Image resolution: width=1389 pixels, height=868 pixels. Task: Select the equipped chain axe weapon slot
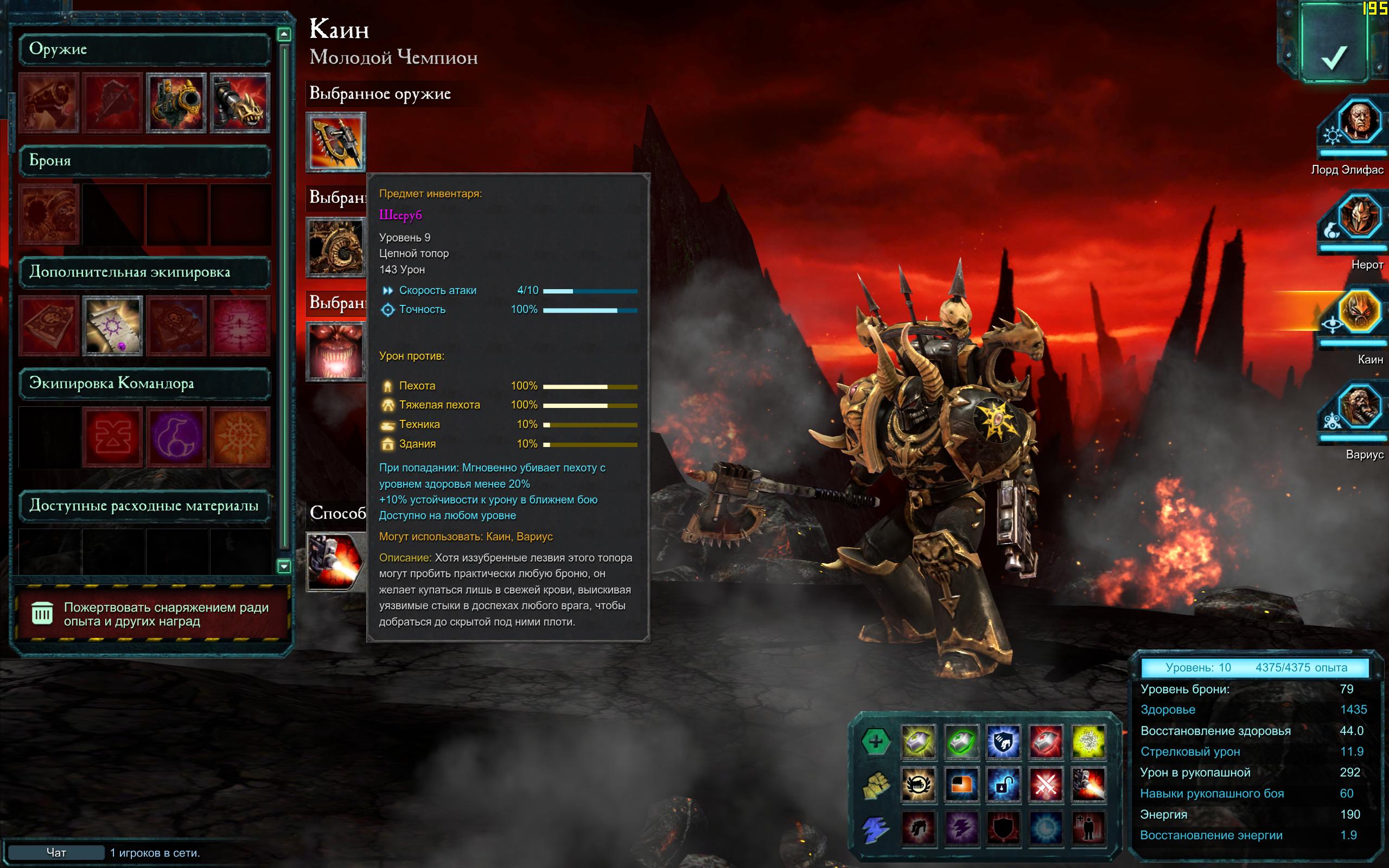[x=336, y=142]
